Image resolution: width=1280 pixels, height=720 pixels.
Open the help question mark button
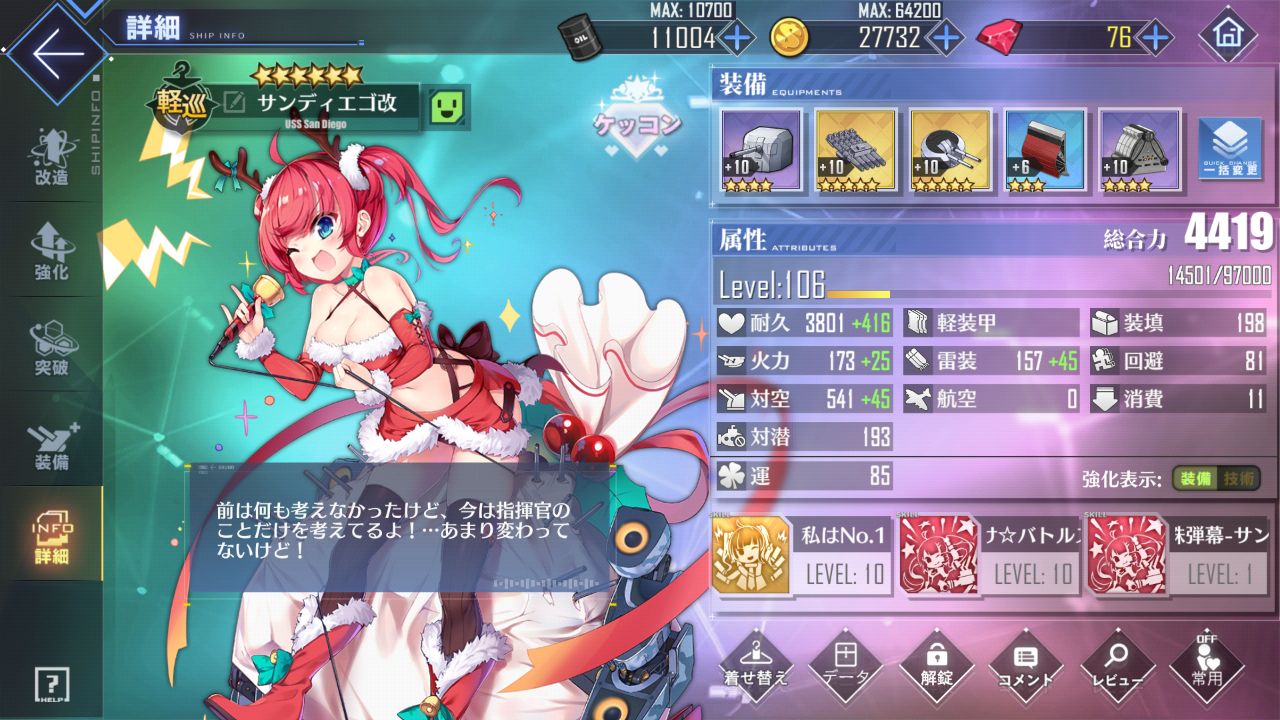pyautogui.click(x=51, y=684)
